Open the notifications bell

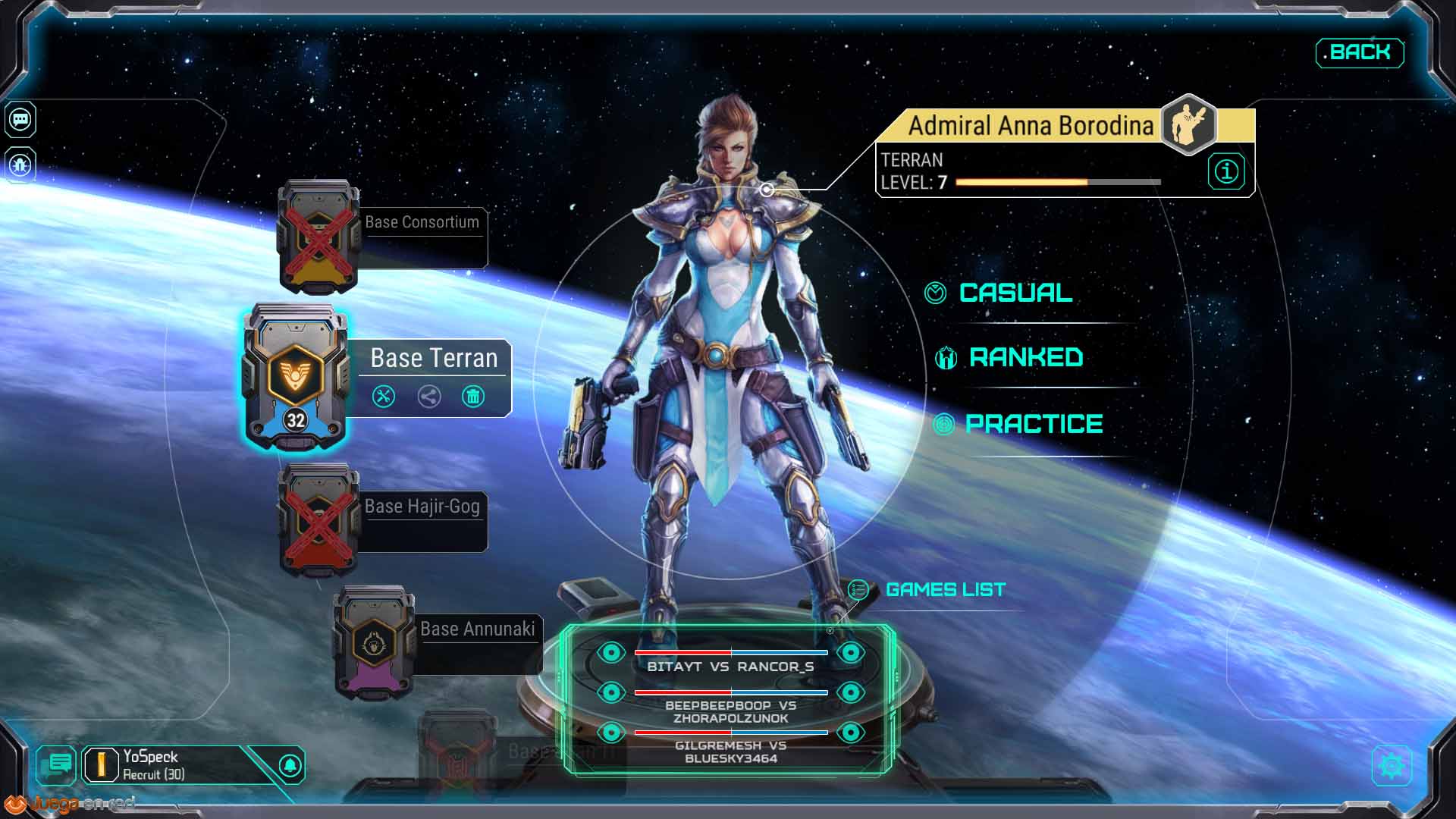coord(290,765)
